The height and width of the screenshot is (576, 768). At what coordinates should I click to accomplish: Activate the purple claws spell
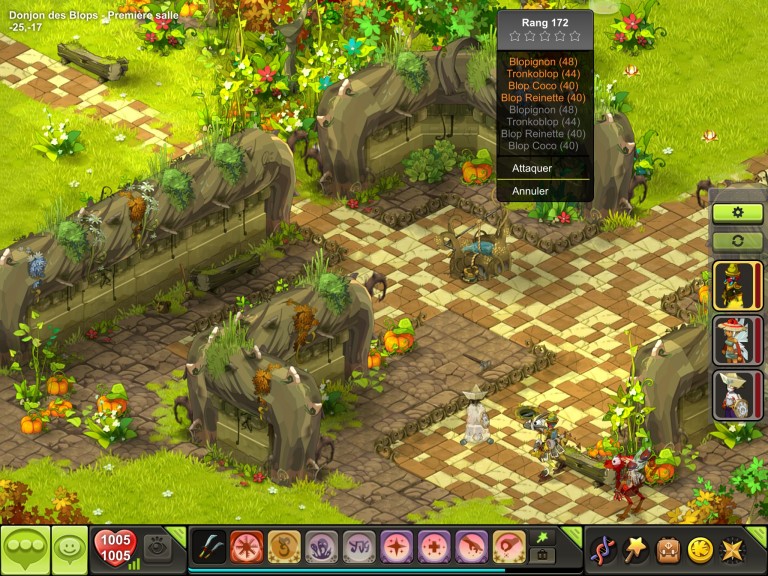pyautogui.click(x=321, y=547)
